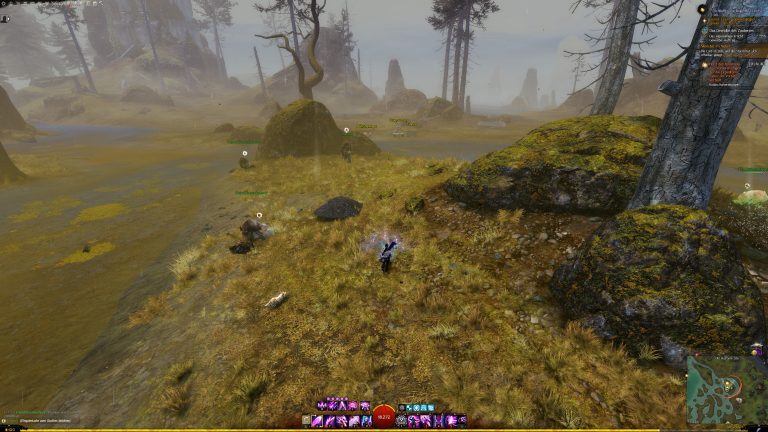Screen dimensions: 768x432
Task: Click the purple icon above the minimap
Action: [x=754, y=350]
